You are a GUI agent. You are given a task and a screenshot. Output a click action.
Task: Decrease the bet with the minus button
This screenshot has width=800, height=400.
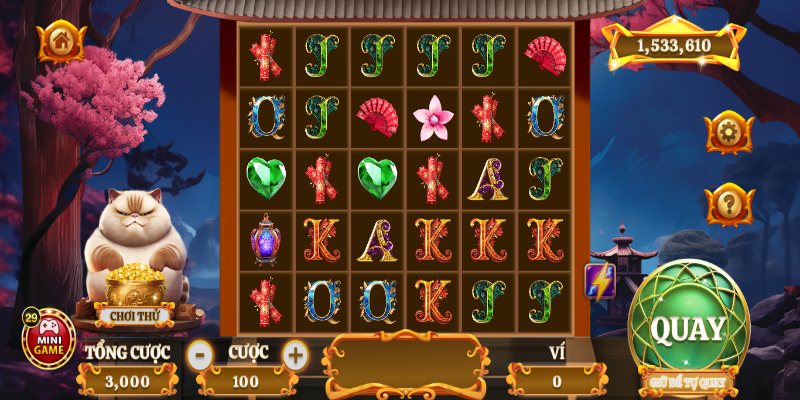[200, 353]
